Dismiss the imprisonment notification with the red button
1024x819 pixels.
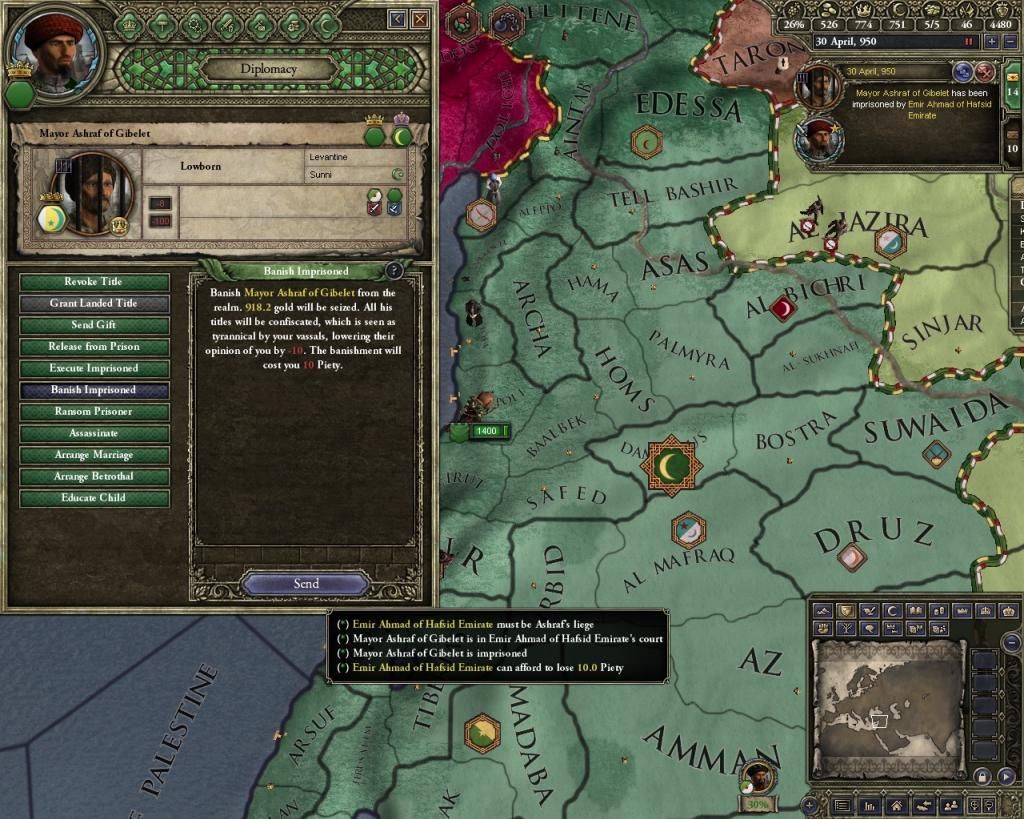pyautogui.click(x=984, y=71)
